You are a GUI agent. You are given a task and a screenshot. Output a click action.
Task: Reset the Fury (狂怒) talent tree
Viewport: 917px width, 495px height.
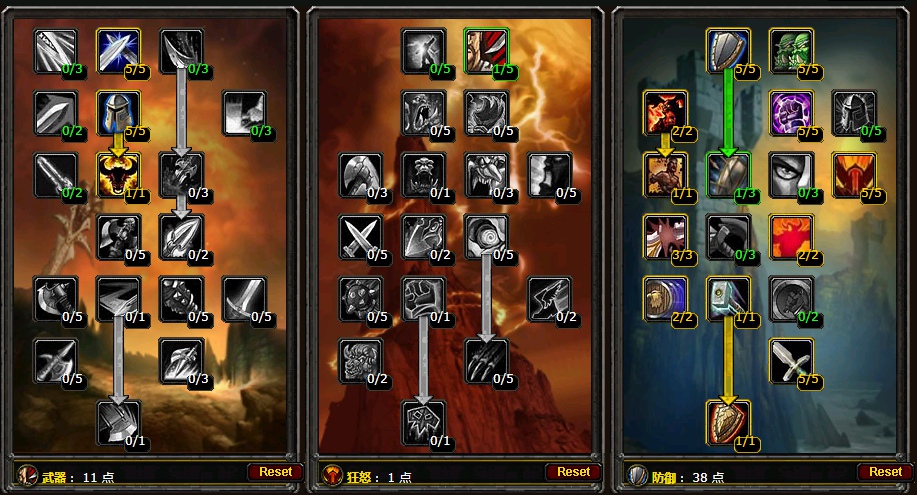click(x=573, y=471)
